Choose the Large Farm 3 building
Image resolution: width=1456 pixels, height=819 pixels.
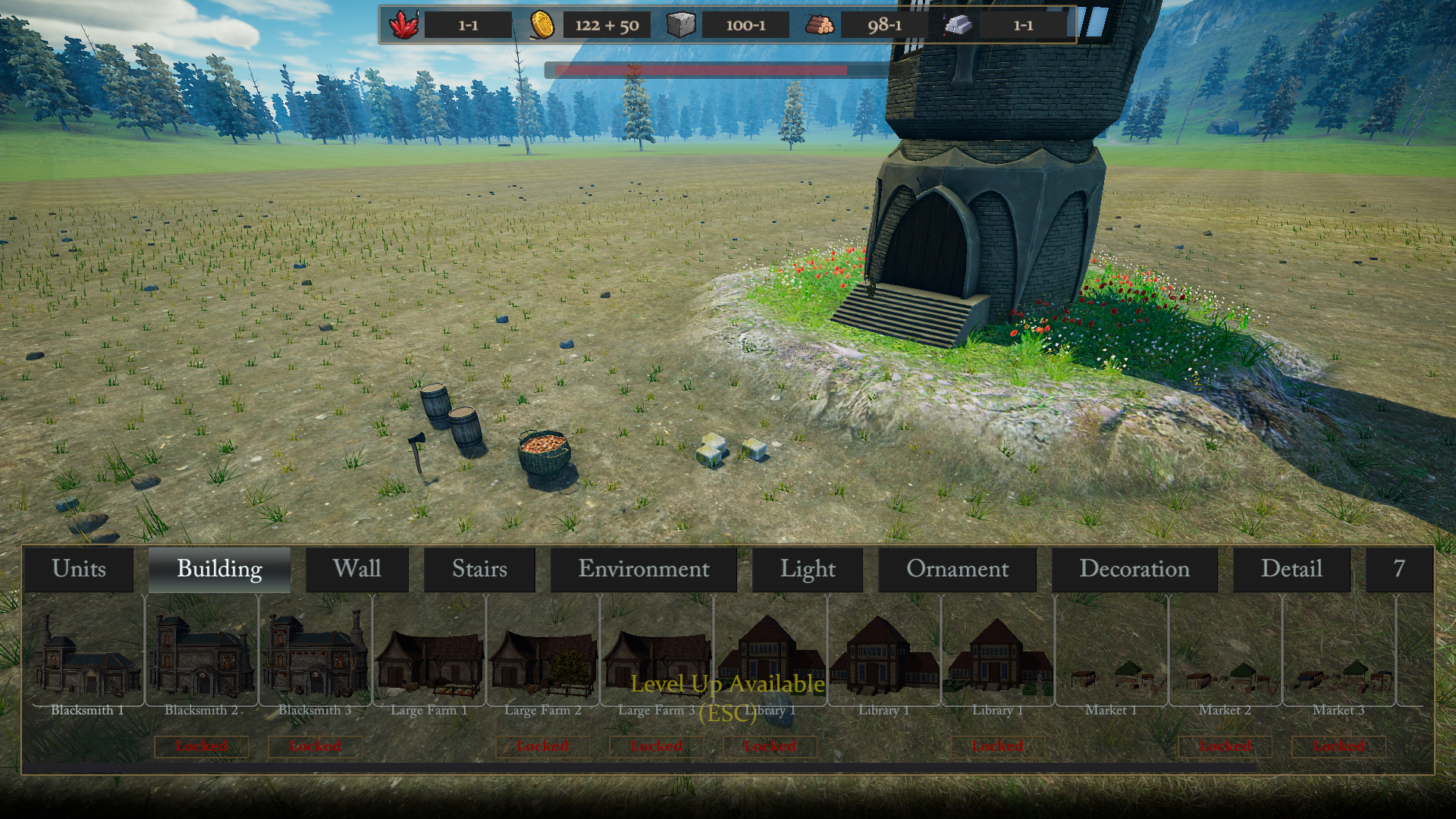(656, 656)
